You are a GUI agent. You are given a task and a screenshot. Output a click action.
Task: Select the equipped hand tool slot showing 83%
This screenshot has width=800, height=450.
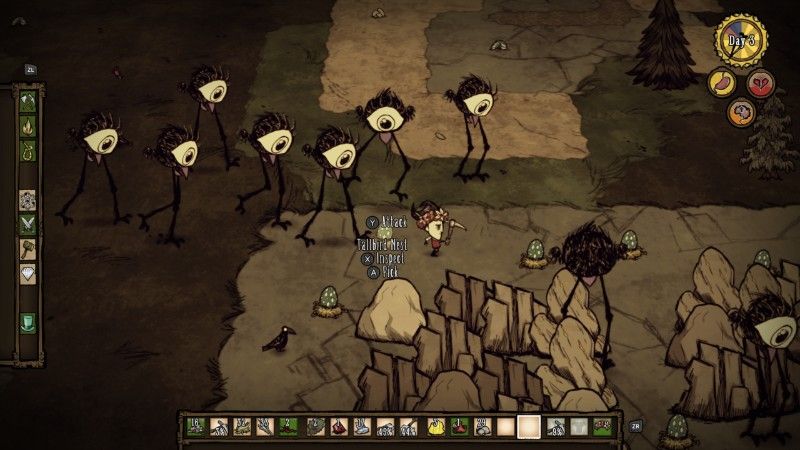tap(556, 427)
